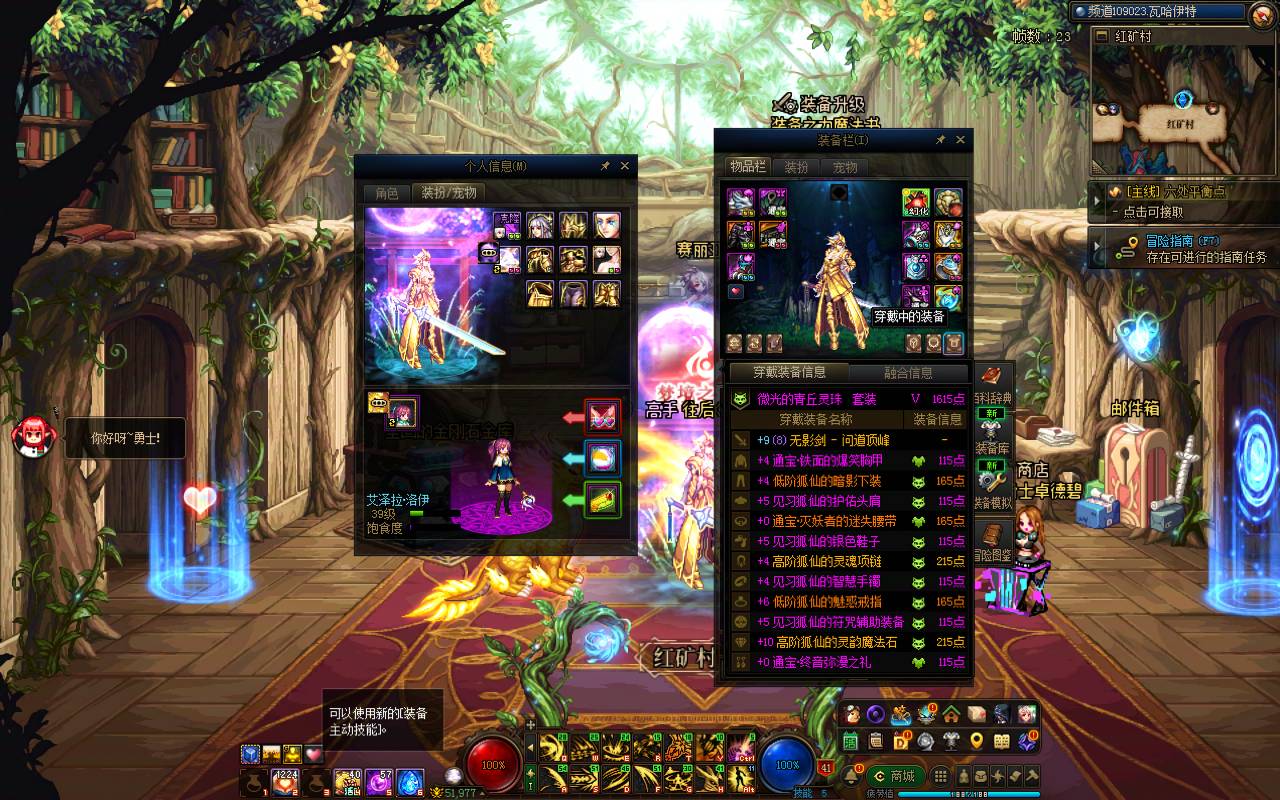The width and height of the screenshot is (1280, 800).
Task: Open the 百科辞典 encyclopedia side button
Action: pyautogui.click(x=993, y=386)
